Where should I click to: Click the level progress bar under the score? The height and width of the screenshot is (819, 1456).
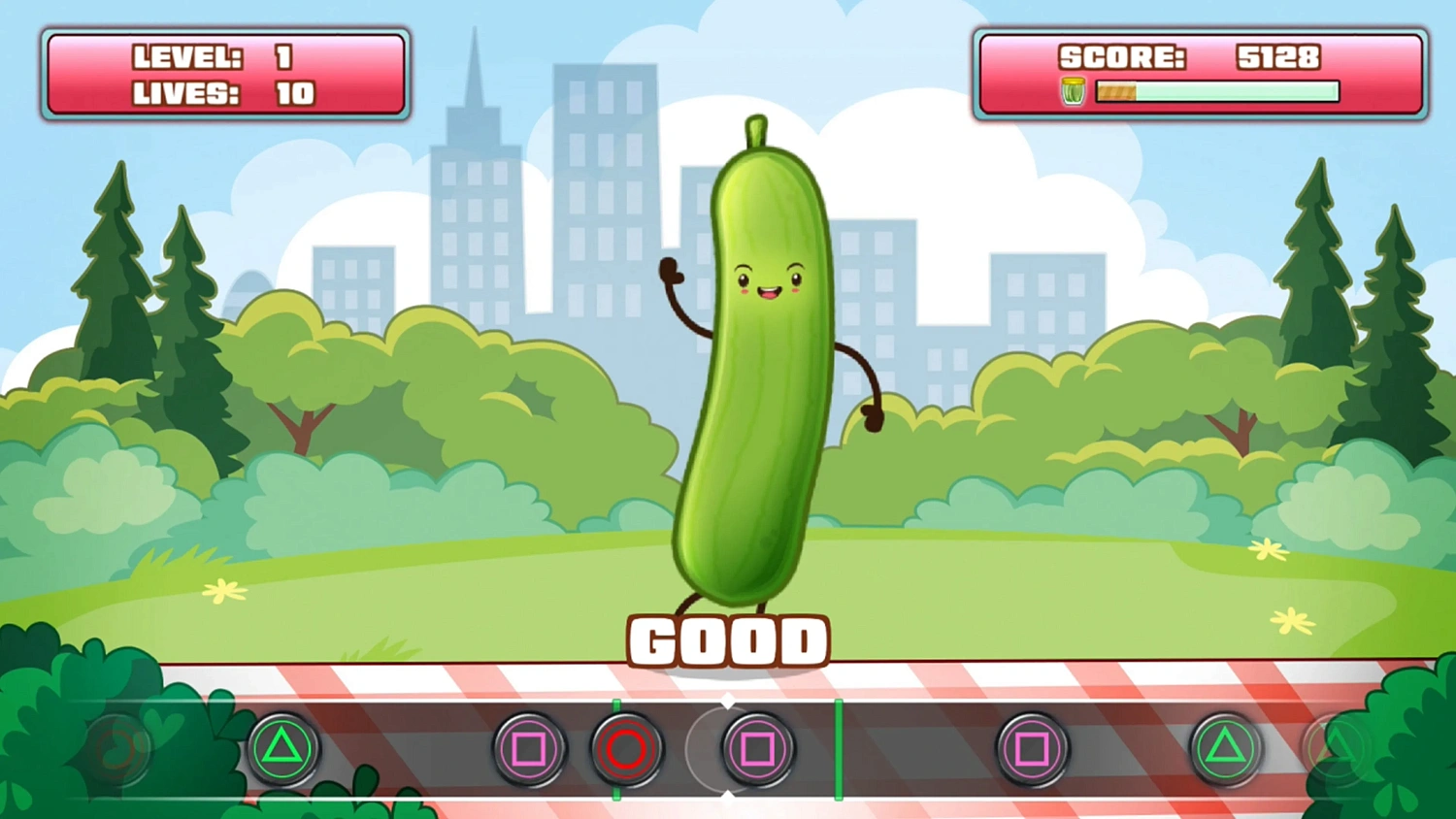(1218, 91)
